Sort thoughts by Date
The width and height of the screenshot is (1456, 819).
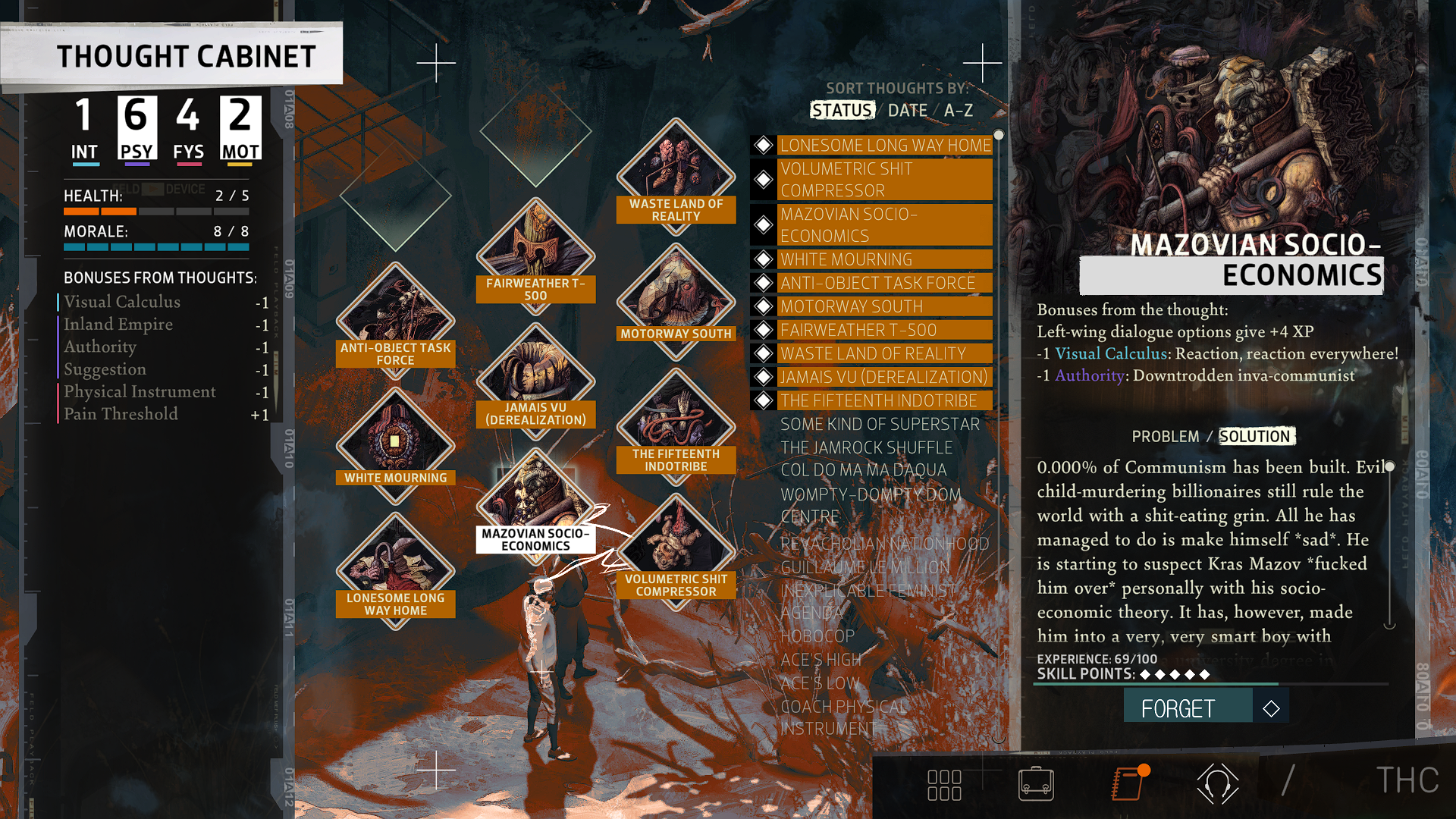point(907,111)
